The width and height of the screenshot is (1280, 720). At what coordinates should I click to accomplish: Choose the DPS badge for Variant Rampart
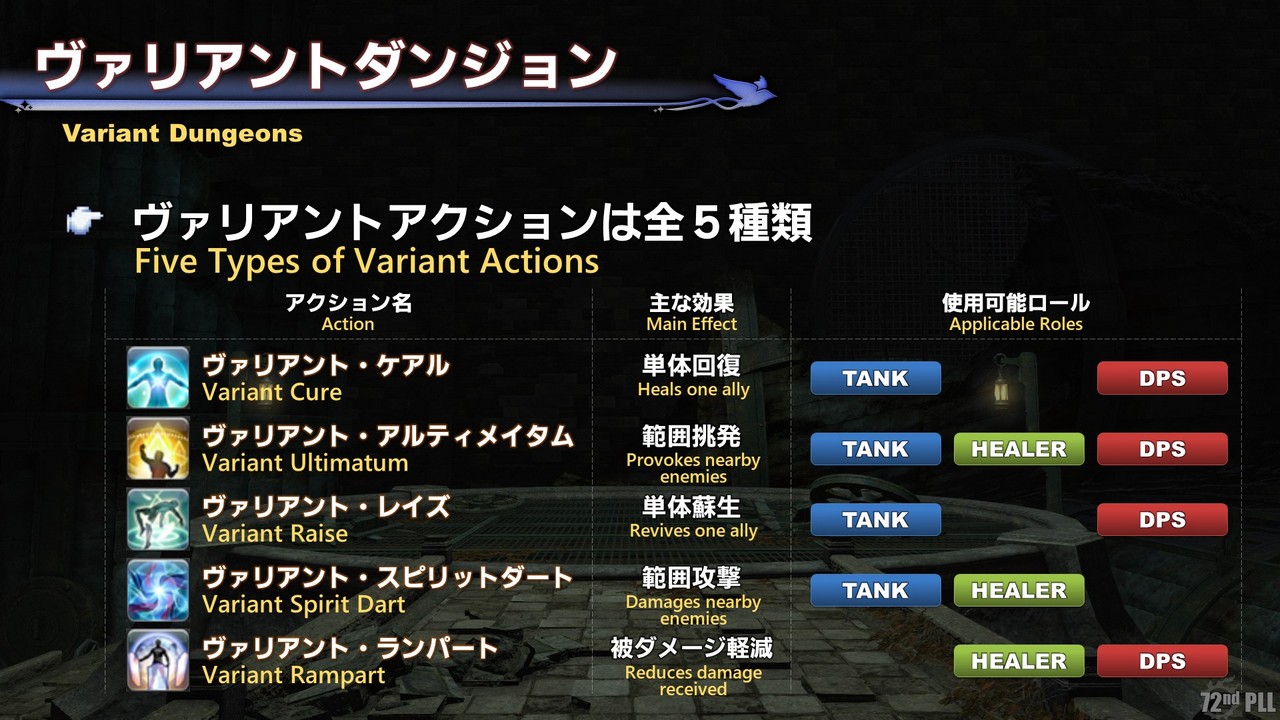[x=1162, y=661]
